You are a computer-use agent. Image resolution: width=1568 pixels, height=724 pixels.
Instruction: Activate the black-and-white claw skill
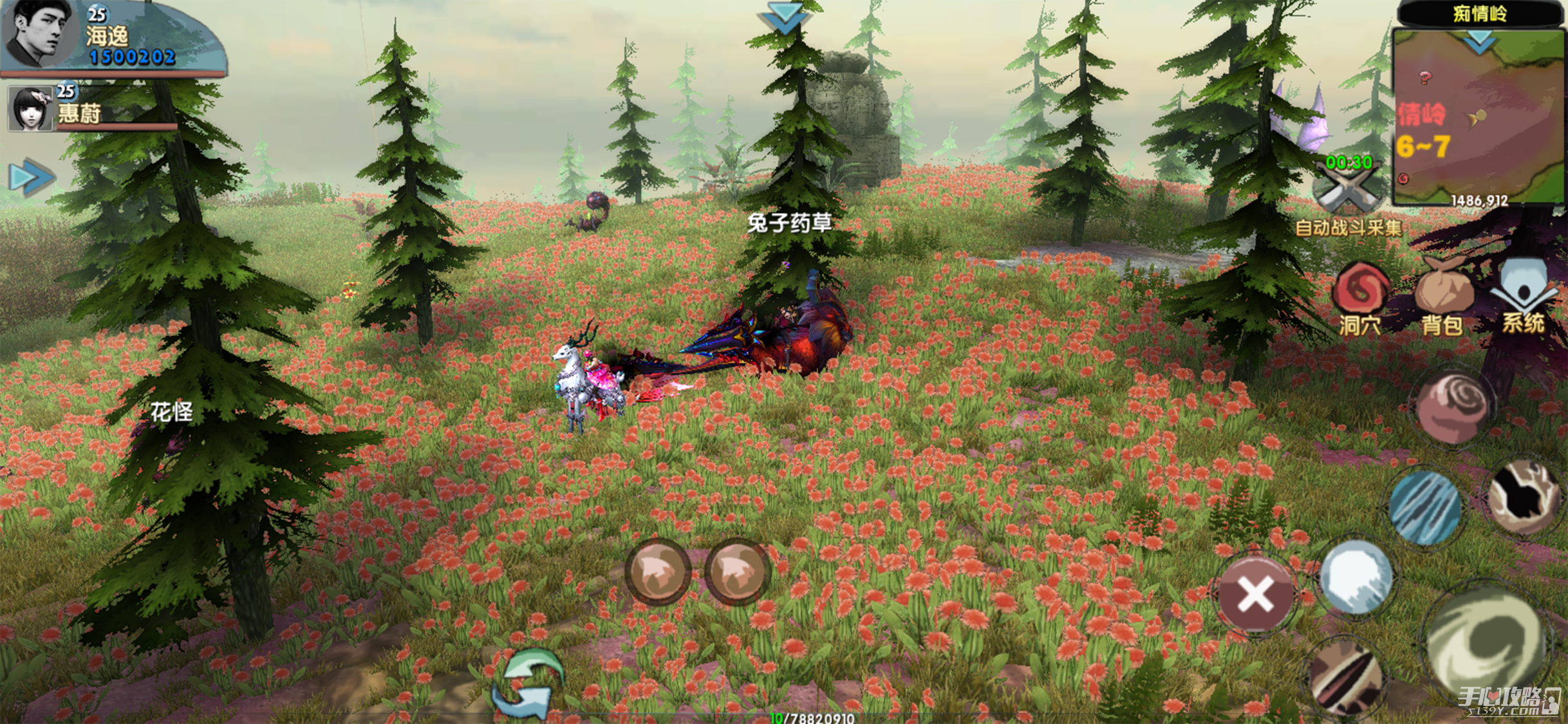click(1524, 496)
